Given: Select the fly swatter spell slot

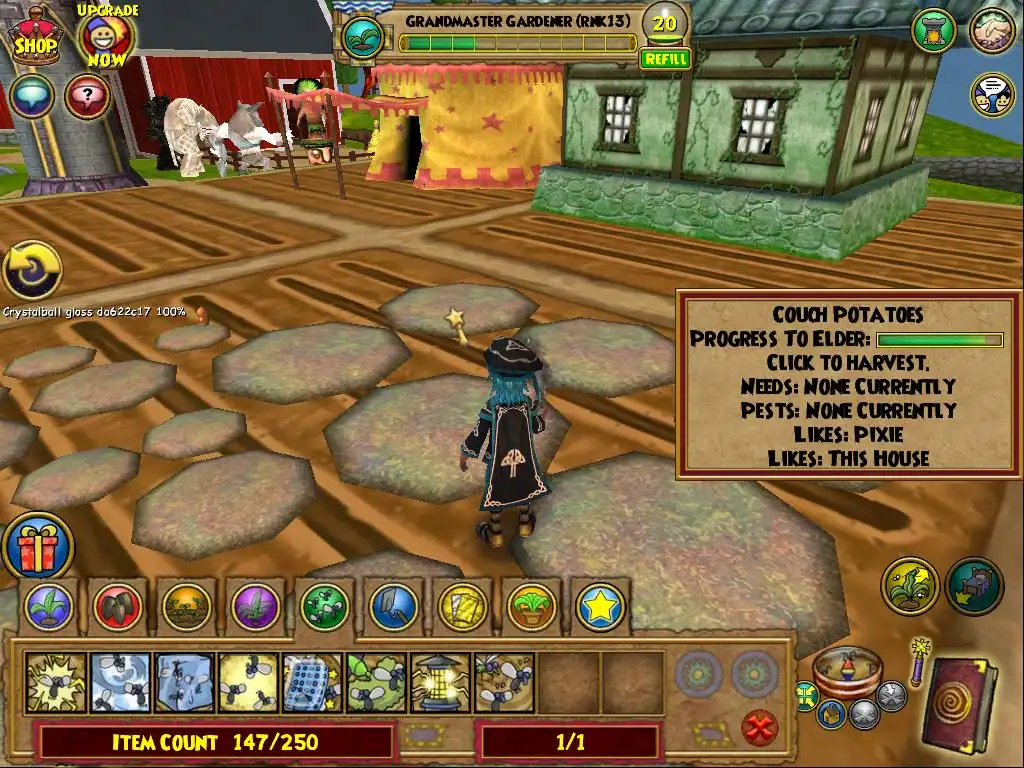Looking at the screenshot, I should pos(313,682).
